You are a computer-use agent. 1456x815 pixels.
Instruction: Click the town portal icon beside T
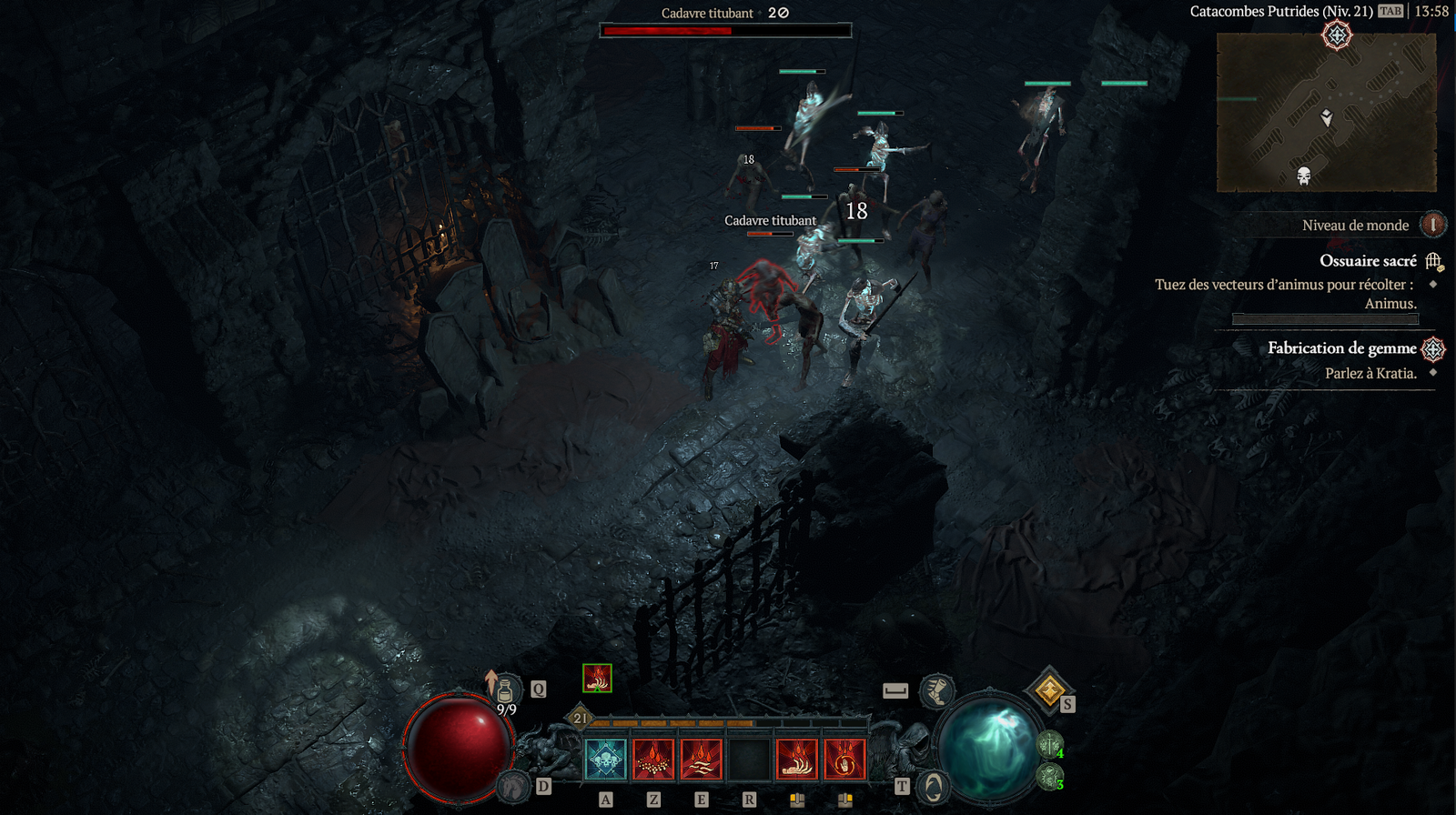[933, 786]
